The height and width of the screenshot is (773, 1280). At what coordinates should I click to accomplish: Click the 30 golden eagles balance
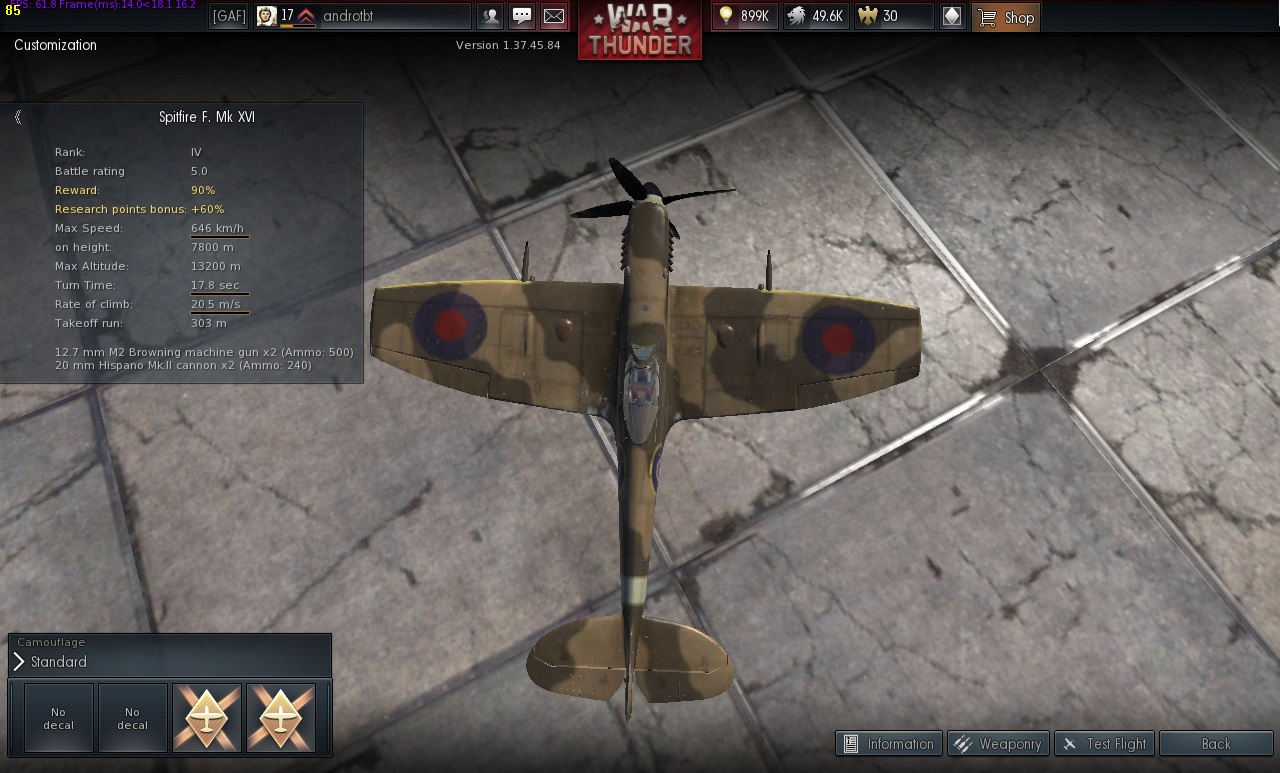tap(891, 16)
